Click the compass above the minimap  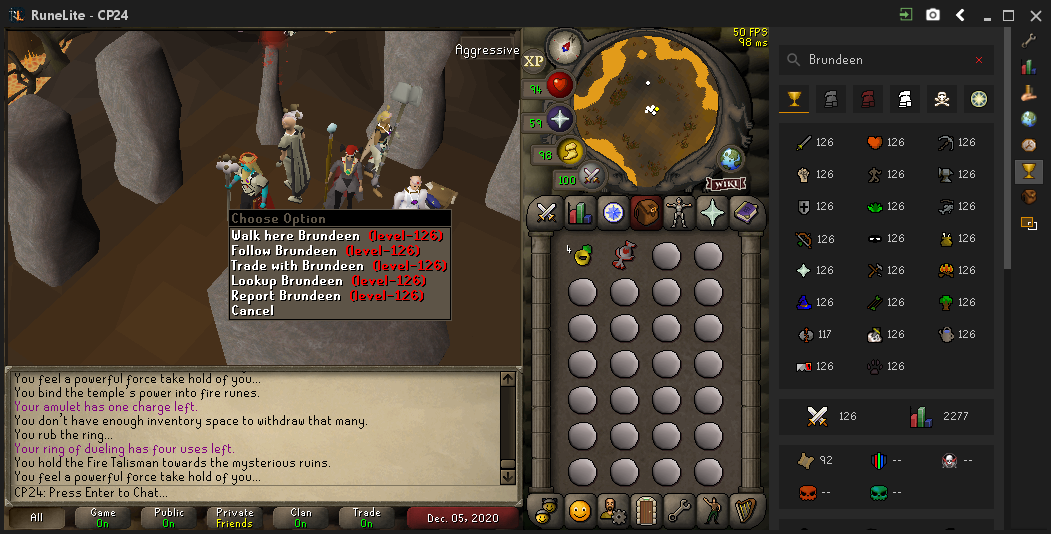565,45
